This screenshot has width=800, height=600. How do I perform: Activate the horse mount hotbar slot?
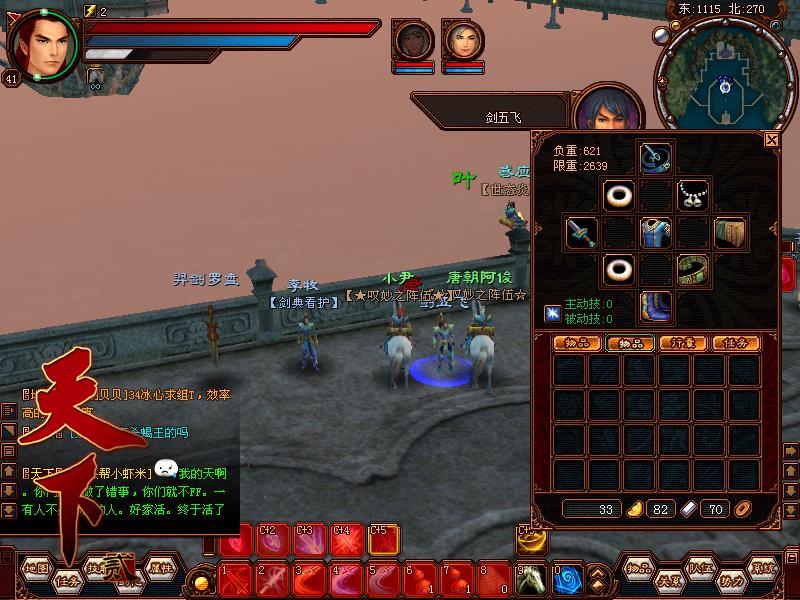532,579
